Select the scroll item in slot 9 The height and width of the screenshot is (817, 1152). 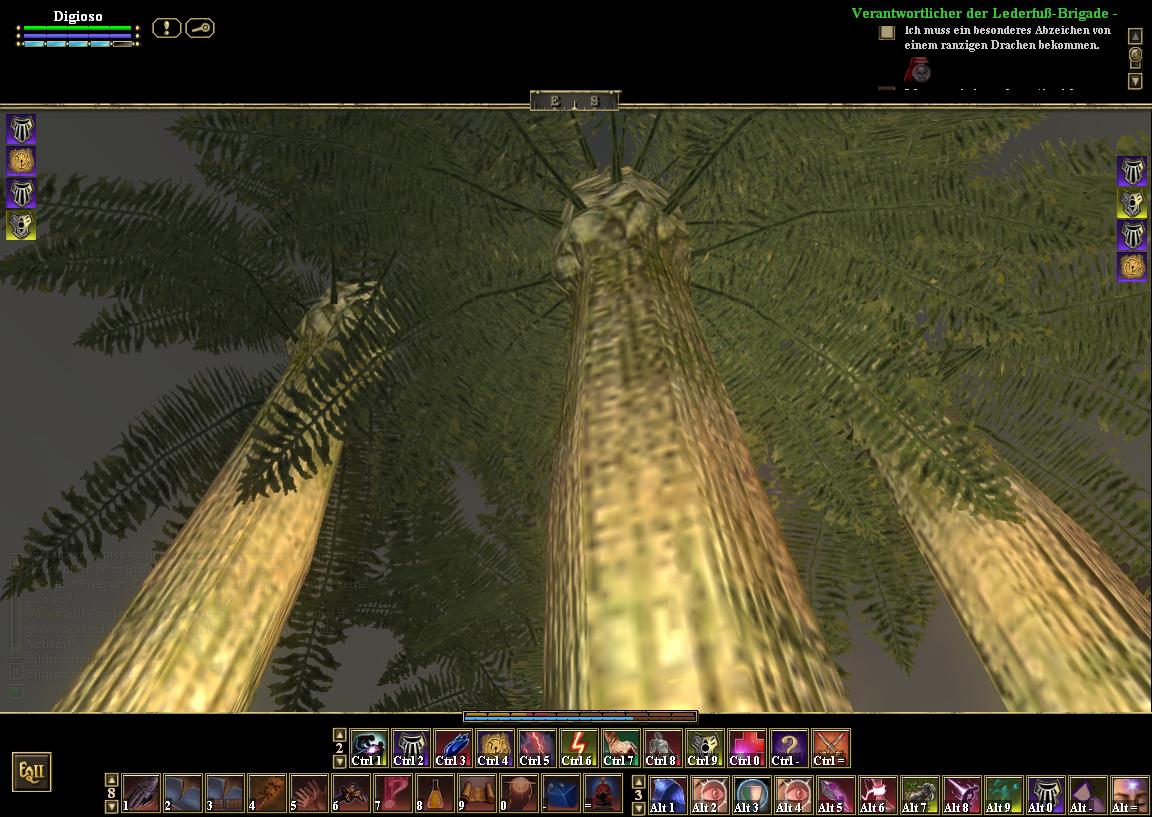coord(477,793)
